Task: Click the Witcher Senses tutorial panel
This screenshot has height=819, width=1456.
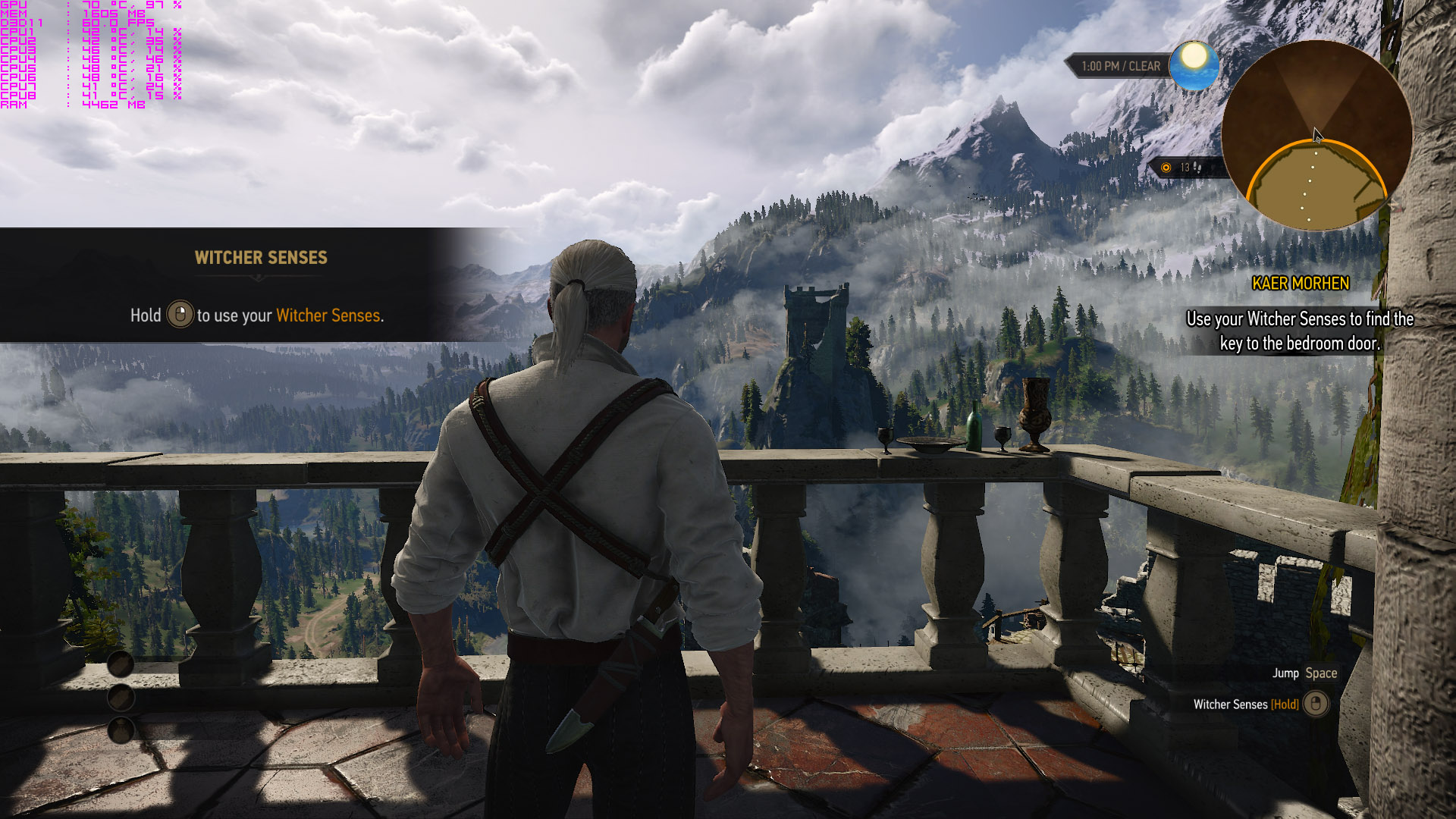Action: pyautogui.click(x=258, y=286)
